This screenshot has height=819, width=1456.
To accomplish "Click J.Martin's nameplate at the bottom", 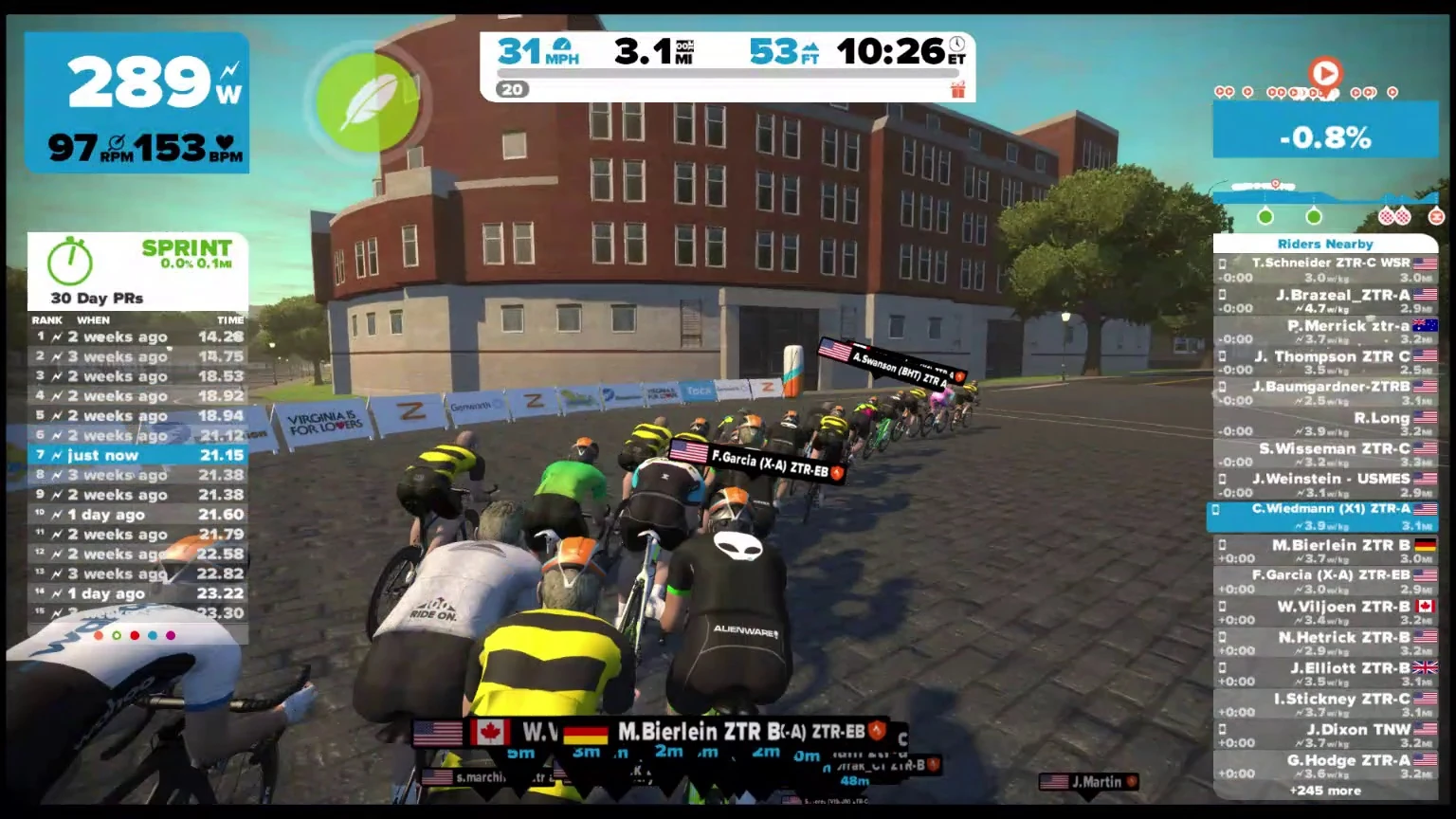I will tap(1088, 782).
